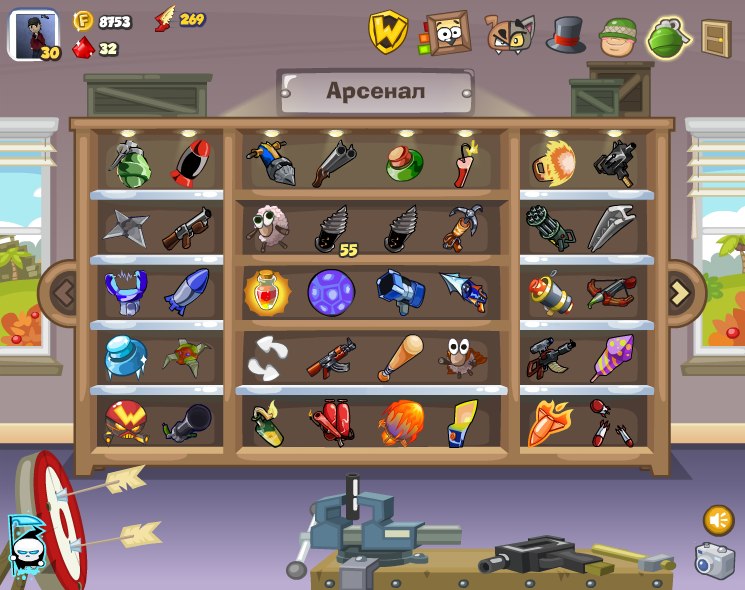Screen dimensions: 745x590
Task: Pick the red boxing gloves
Action: pyautogui.click(x=331, y=423)
